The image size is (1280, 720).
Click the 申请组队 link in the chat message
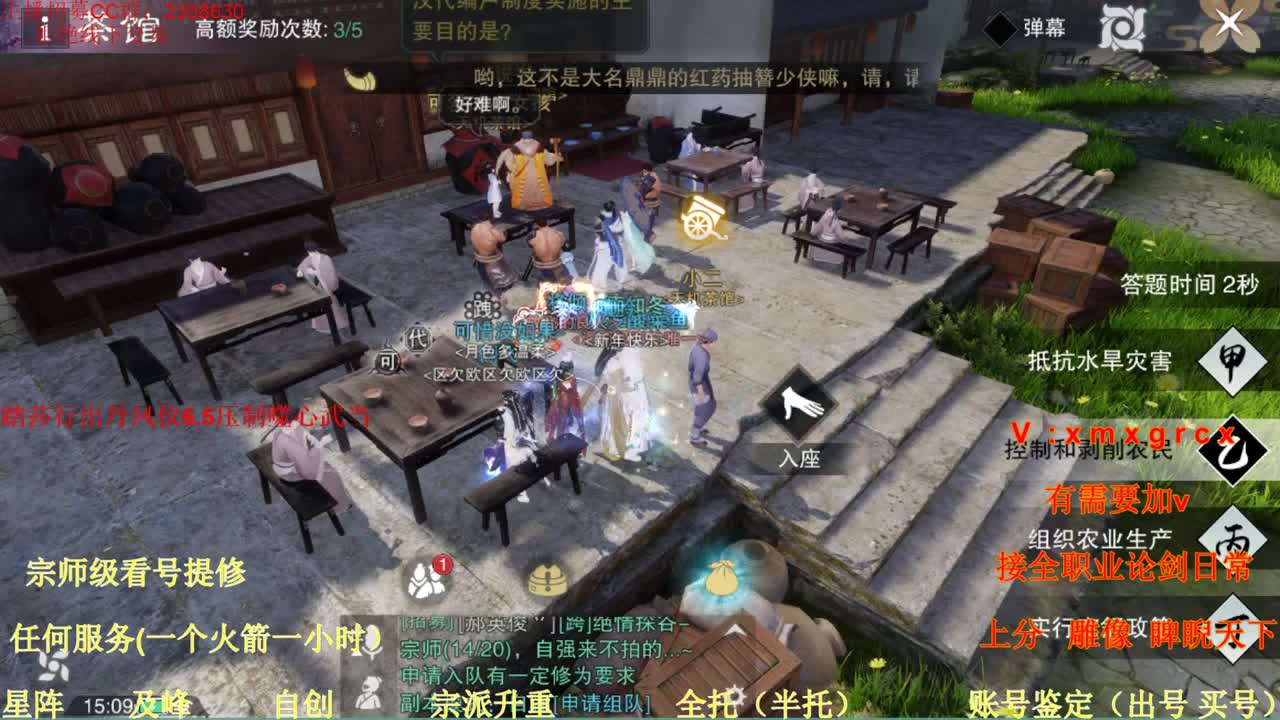click(601, 702)
